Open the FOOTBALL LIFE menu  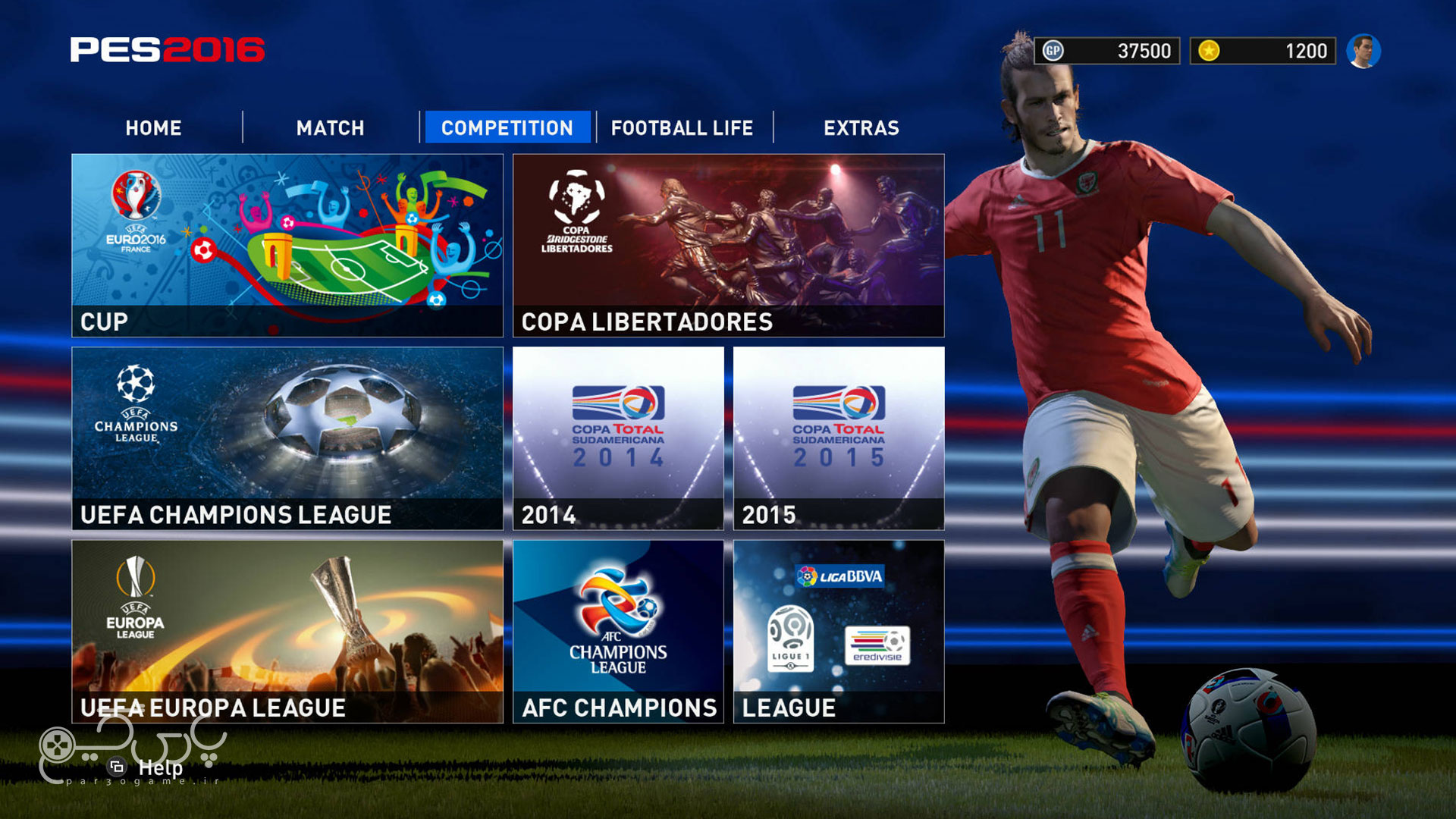[682, 127]
